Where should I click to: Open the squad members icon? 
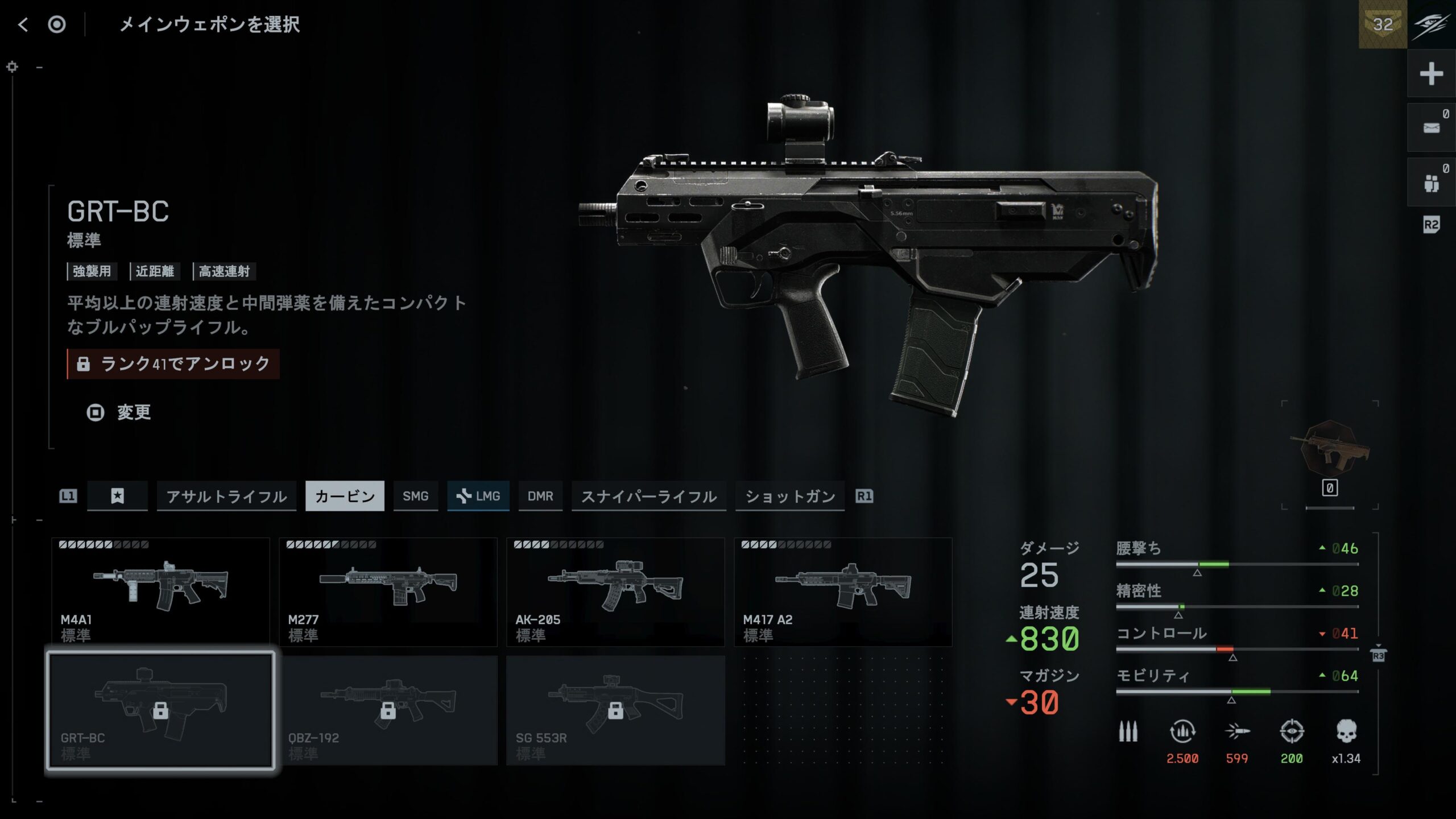(1431, 183)
